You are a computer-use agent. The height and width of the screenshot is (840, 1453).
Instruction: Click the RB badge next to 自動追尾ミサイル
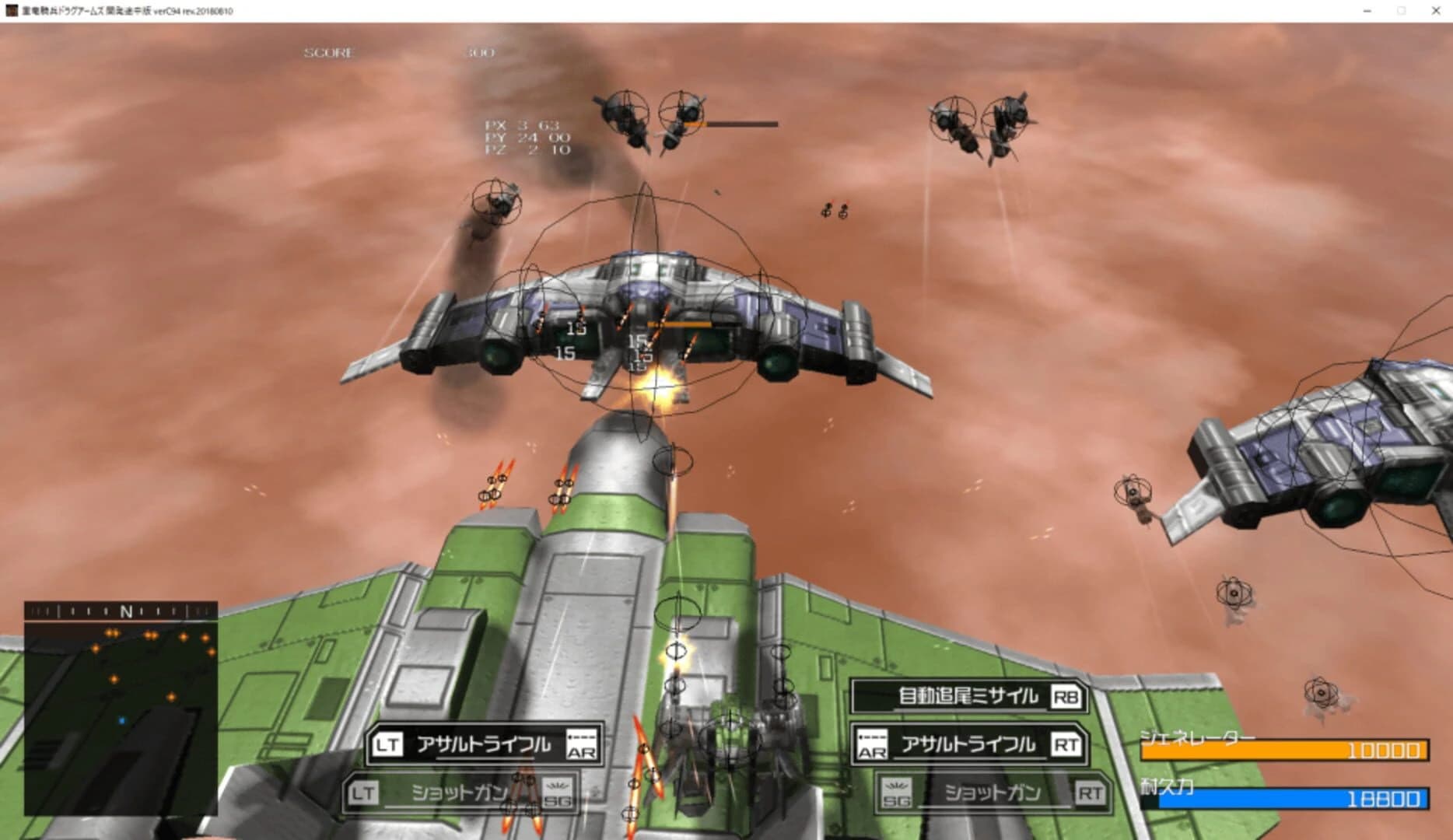[x=1068, y=698]
